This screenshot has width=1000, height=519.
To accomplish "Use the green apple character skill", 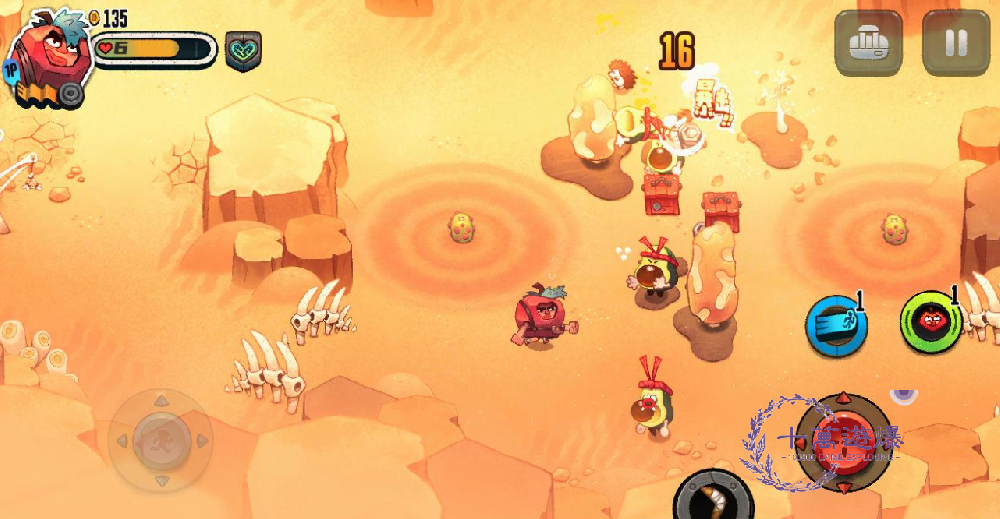I will tap(931, 322).
